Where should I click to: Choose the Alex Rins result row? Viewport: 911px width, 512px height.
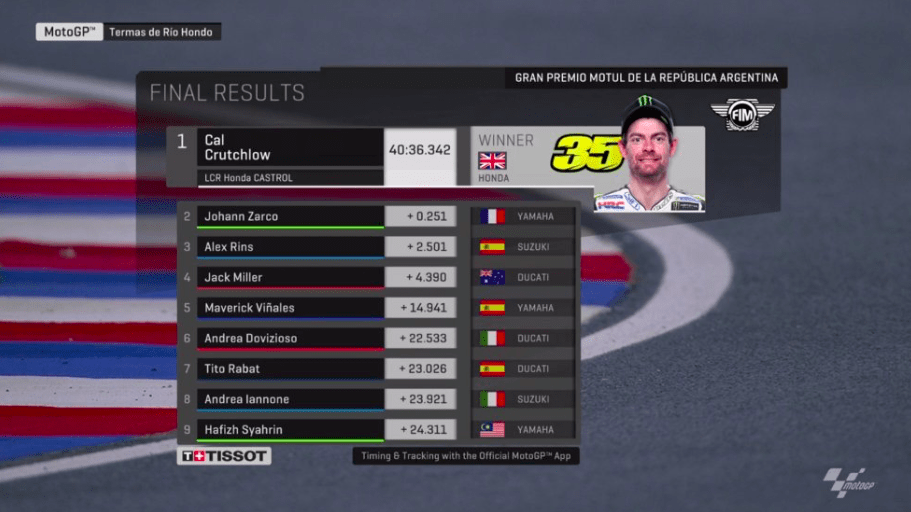coord(292,247)
